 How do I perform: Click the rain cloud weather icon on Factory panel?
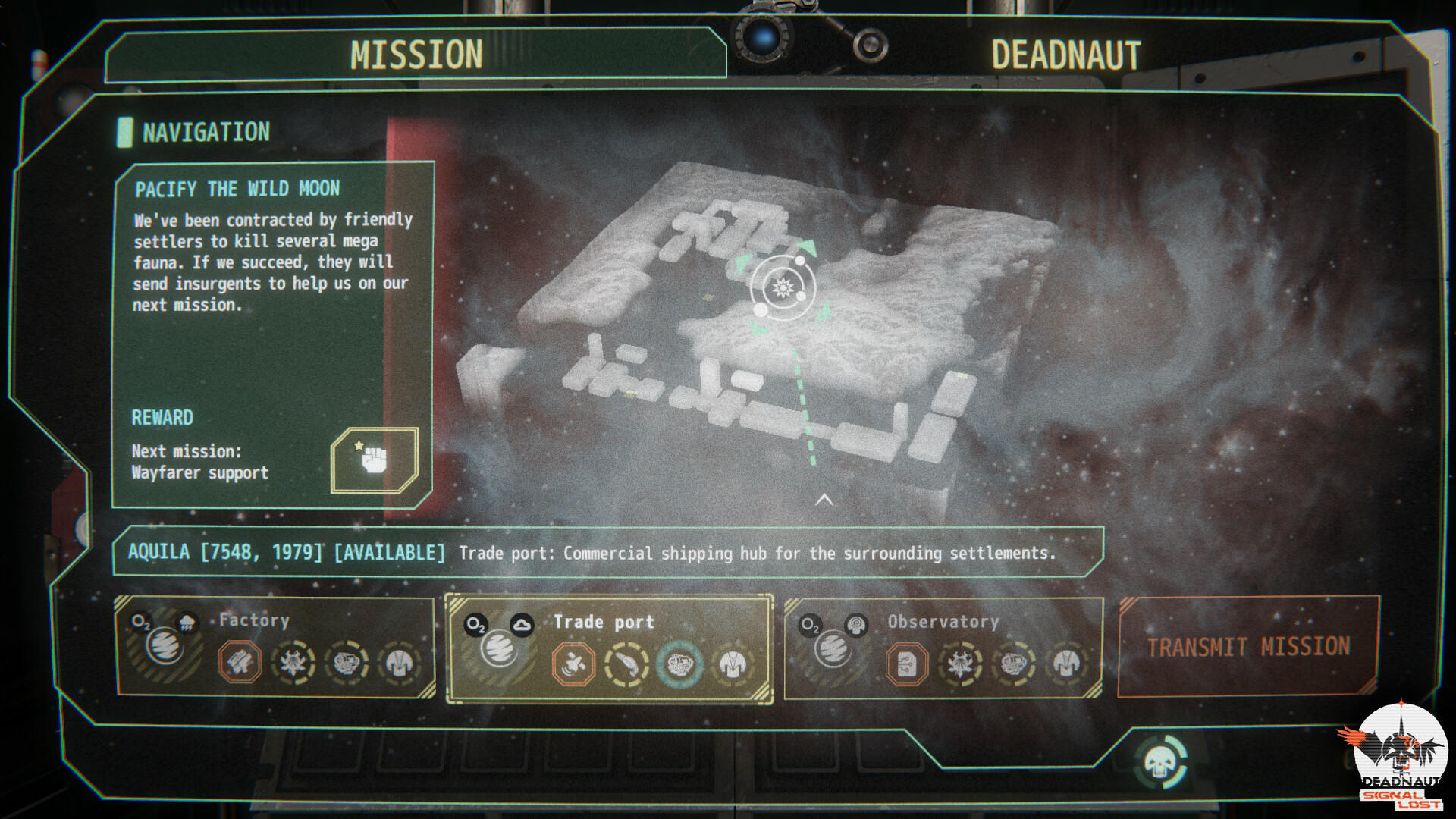point(187,622)
